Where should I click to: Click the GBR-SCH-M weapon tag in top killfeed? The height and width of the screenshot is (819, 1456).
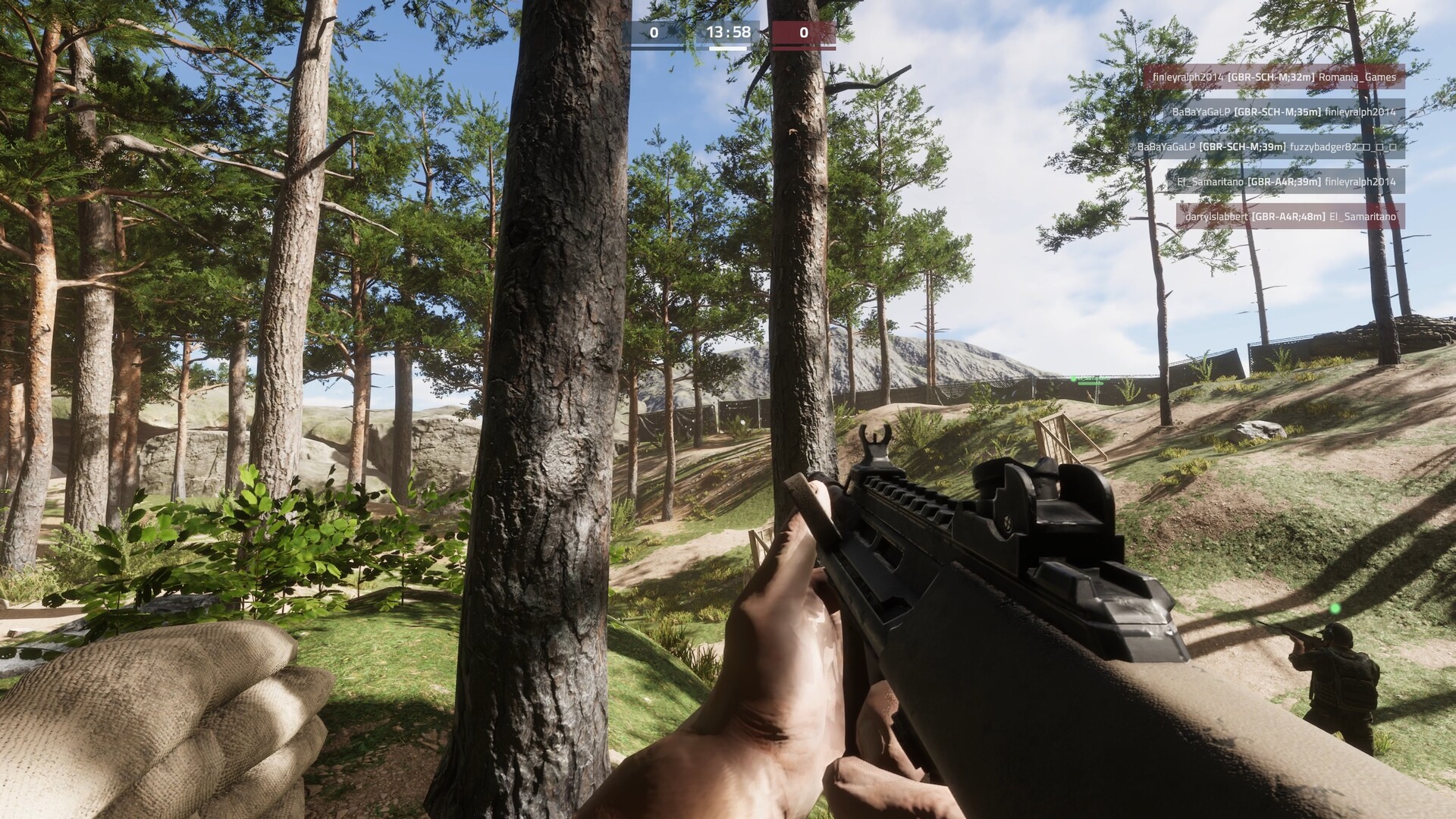1270,78
